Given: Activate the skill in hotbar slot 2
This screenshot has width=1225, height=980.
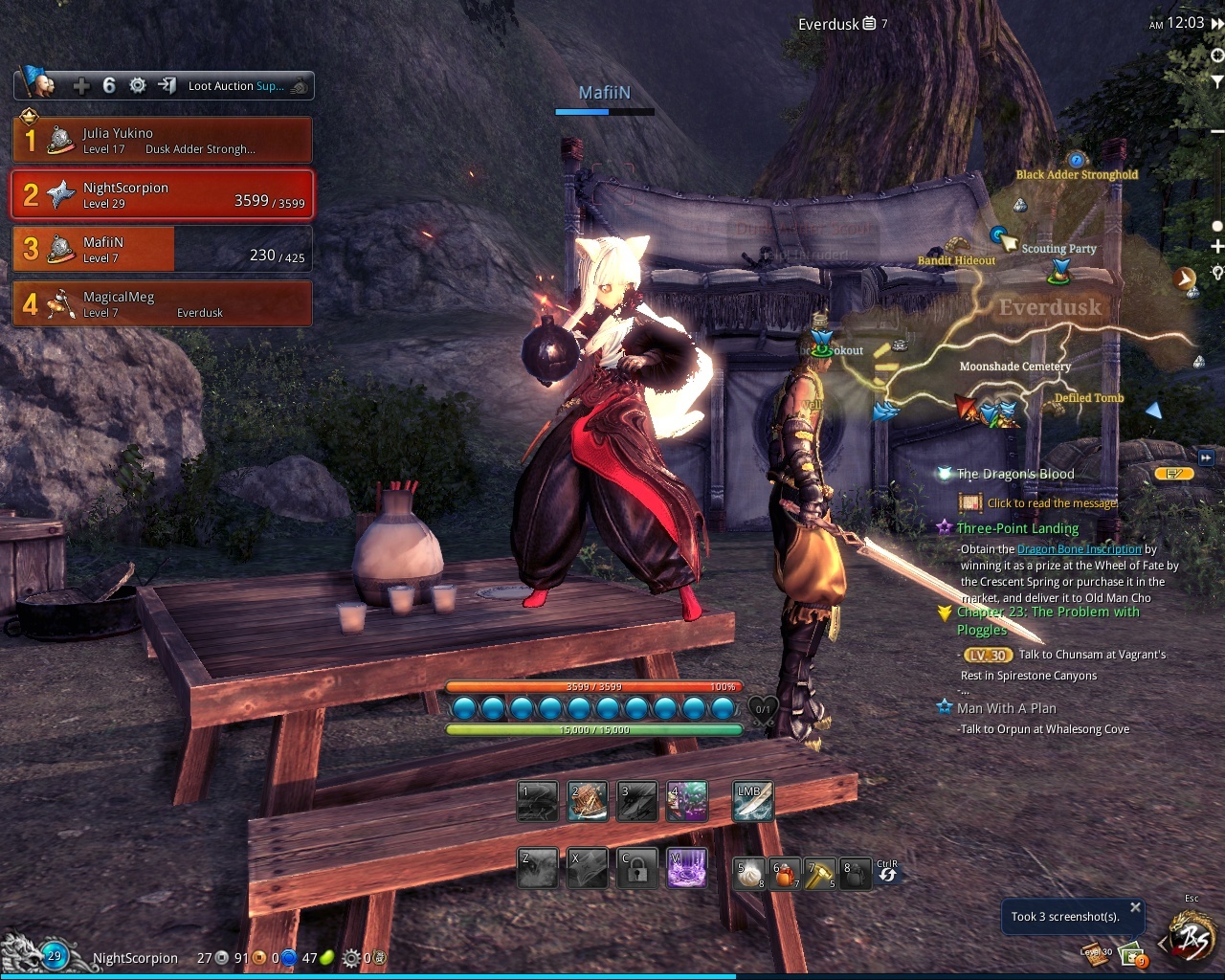Looking at the screenshot, I should click(x=587, y=802).
